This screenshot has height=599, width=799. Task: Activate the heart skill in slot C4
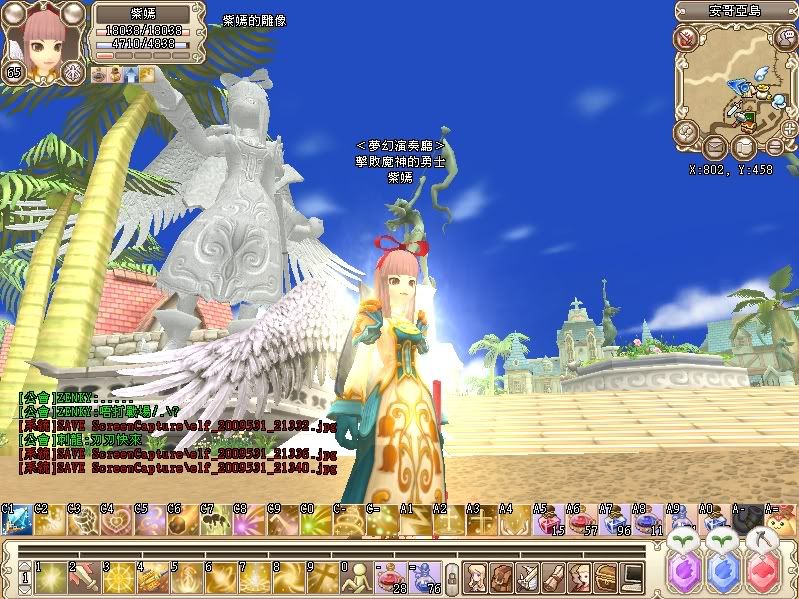pos(117,521)
